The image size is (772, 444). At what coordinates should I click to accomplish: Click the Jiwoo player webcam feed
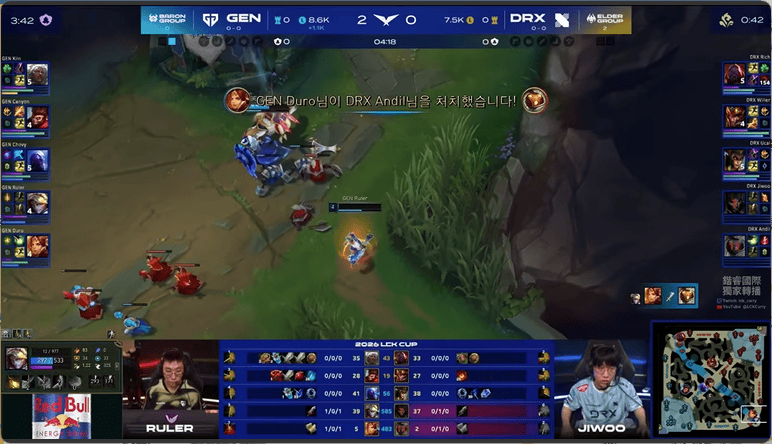(602, 388)
